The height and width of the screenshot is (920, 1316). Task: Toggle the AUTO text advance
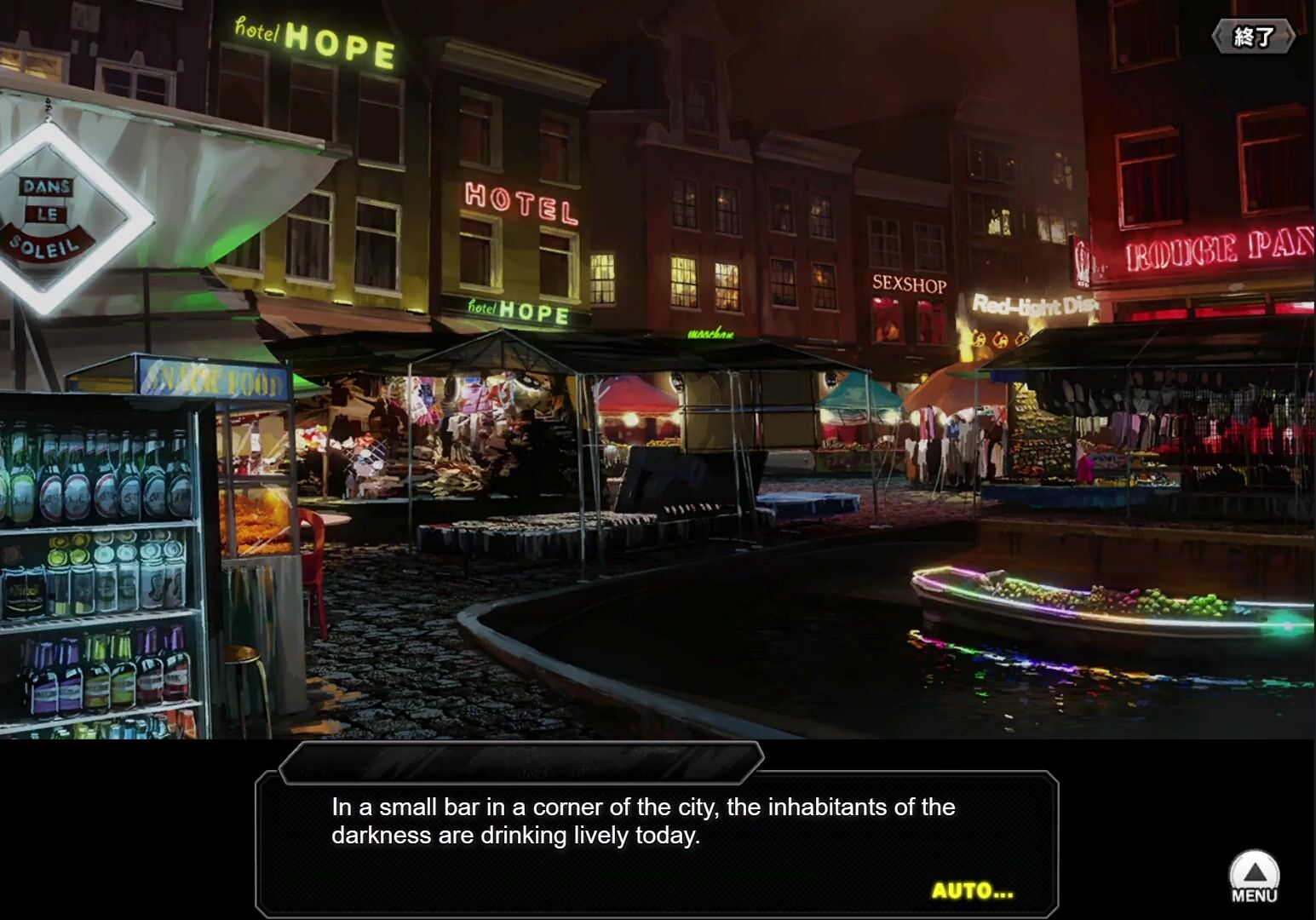click(972, 891)
